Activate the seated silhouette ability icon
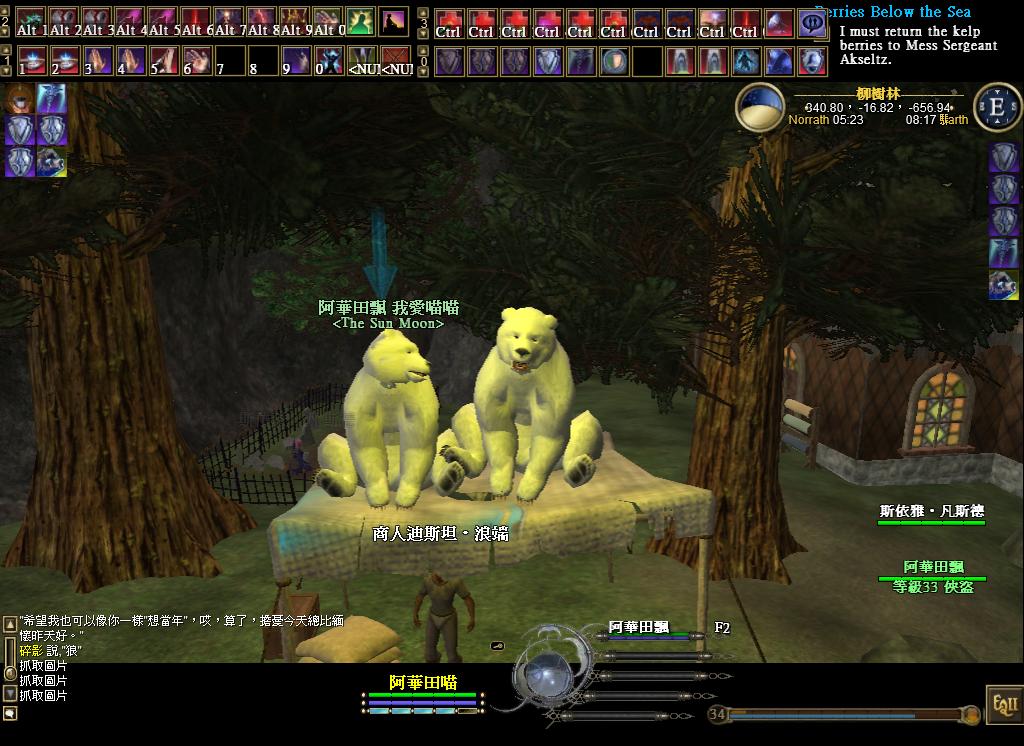Viewport: 1024px width, 746px height. pyautogui.click(x=393, y=22)
